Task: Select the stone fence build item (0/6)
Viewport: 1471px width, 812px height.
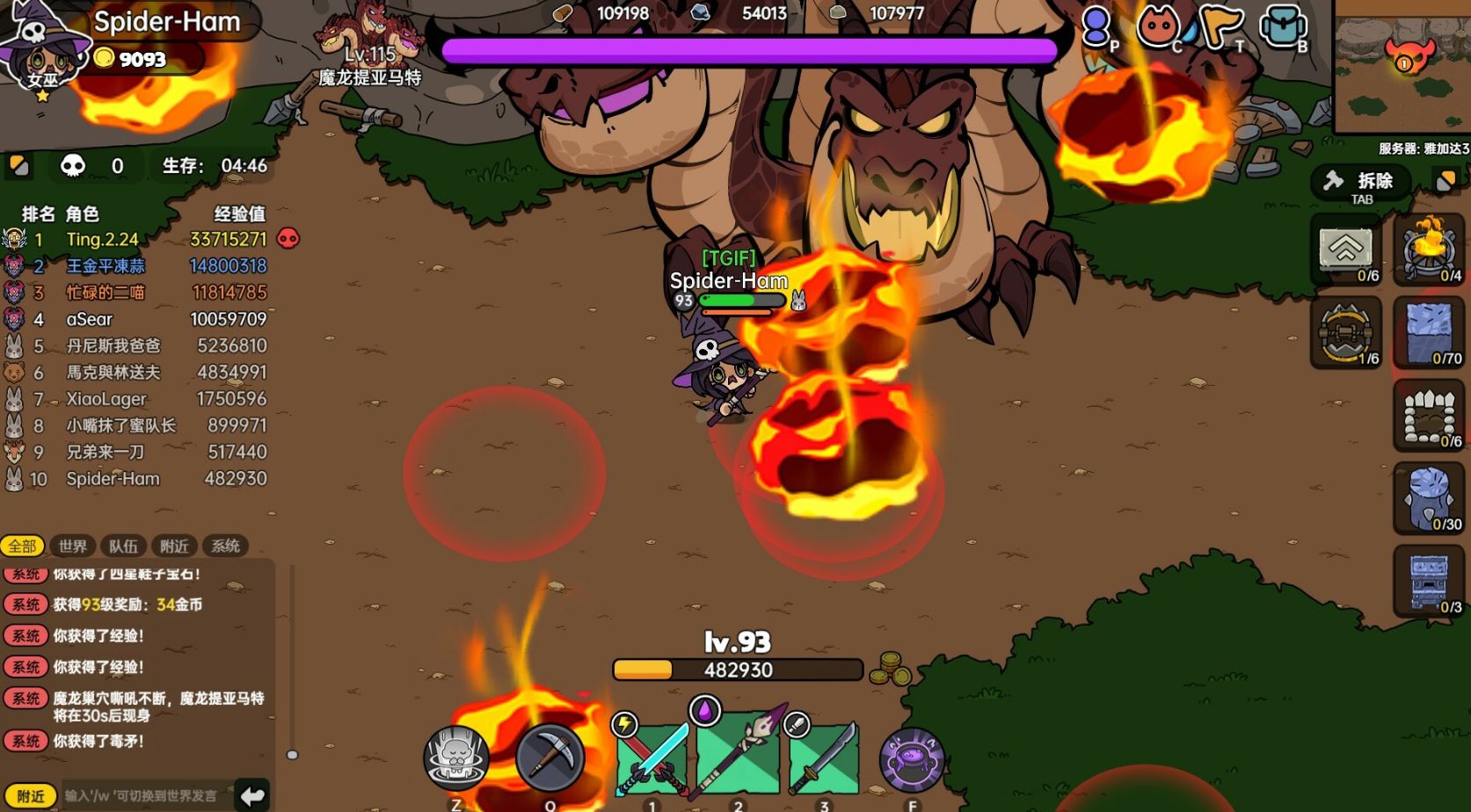Action: click(x=1431, y=416)
